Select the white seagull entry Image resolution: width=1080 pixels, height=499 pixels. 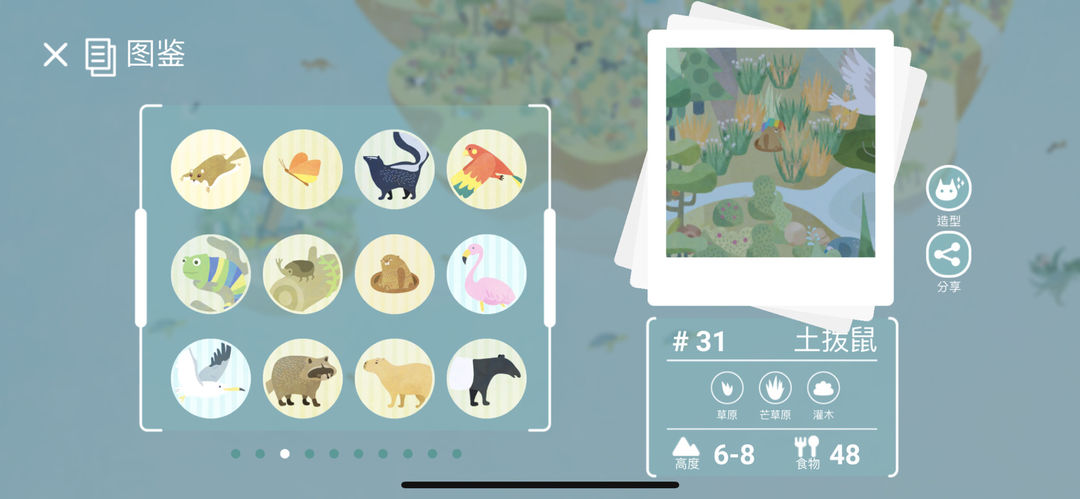(x=211, y=378)
